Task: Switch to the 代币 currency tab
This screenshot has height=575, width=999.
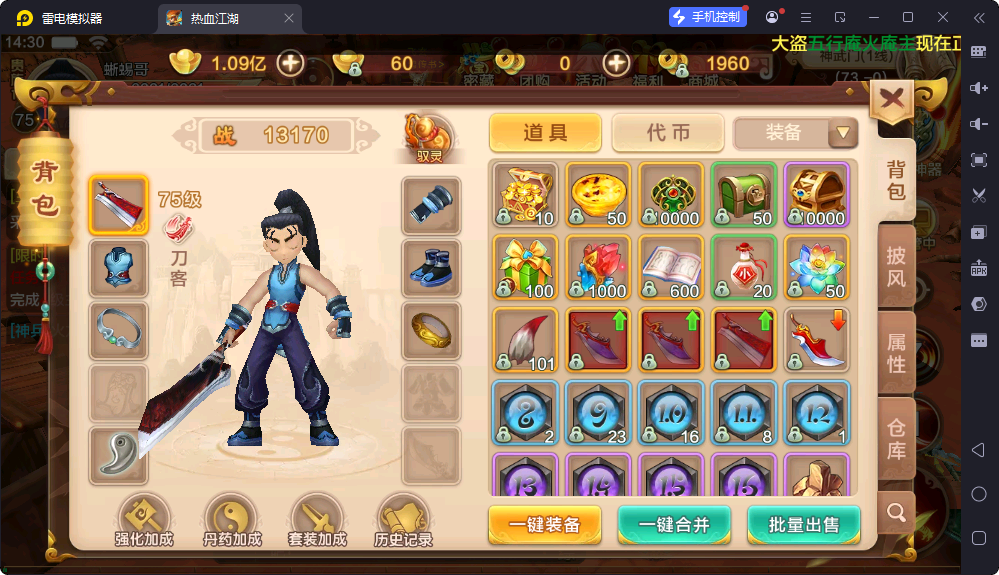Action: [x=668, y=133]
